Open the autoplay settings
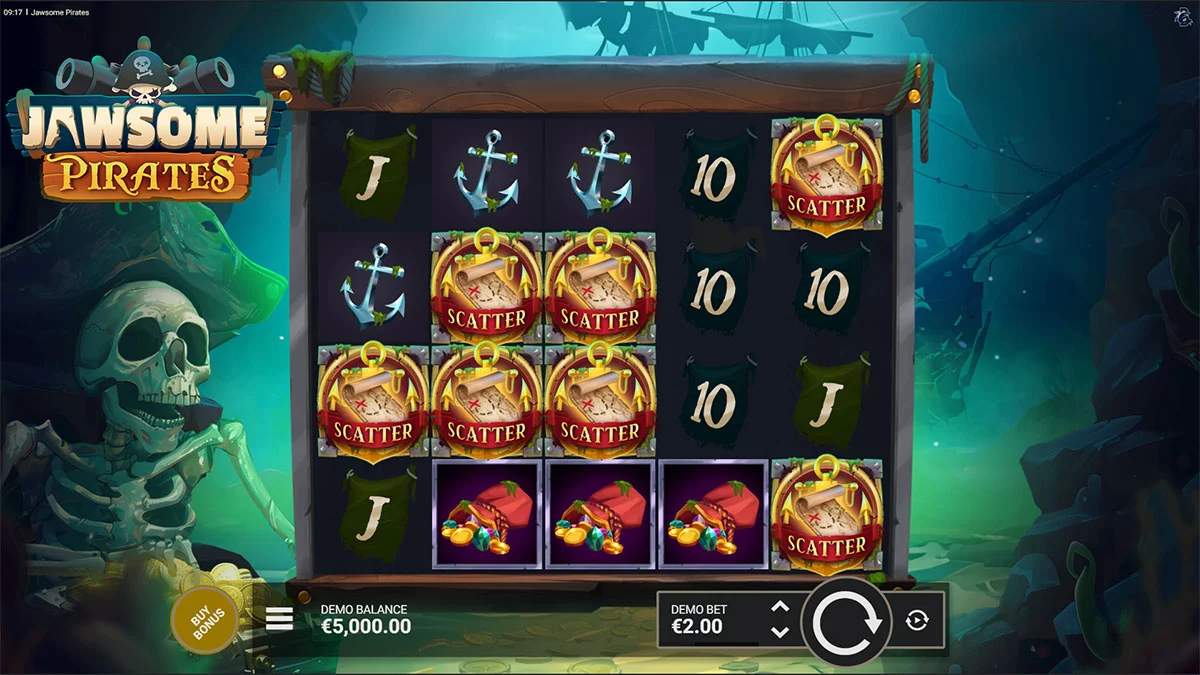1200x675 pixels. (x=917, y=621)
